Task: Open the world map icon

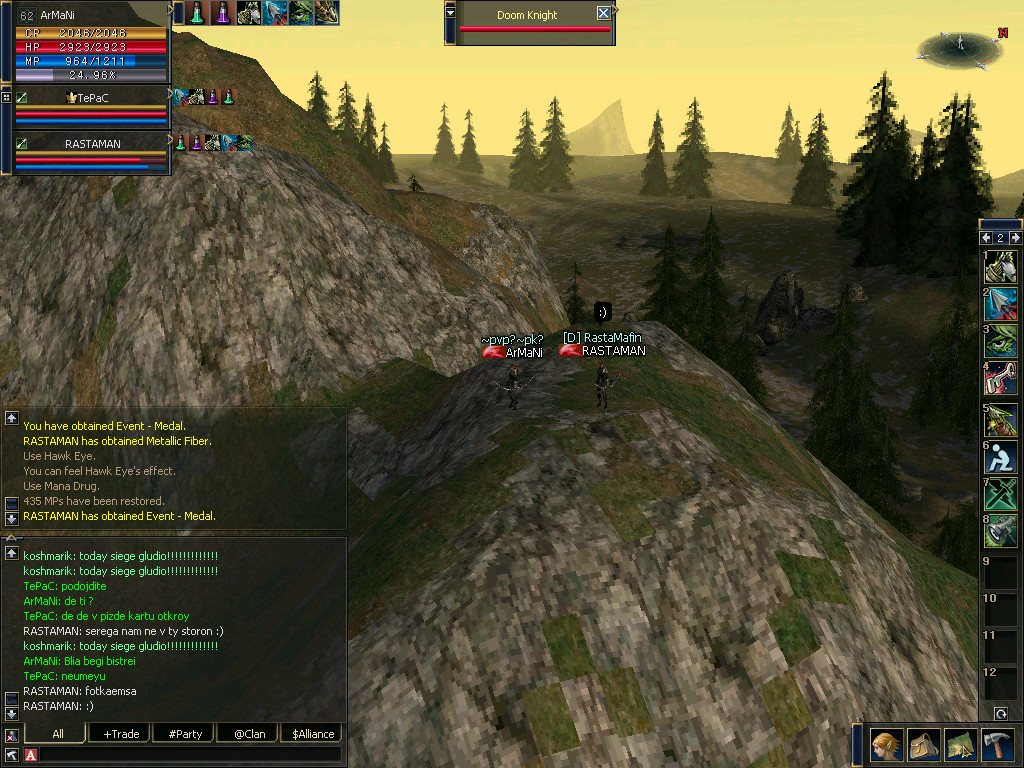Action: 960,746
